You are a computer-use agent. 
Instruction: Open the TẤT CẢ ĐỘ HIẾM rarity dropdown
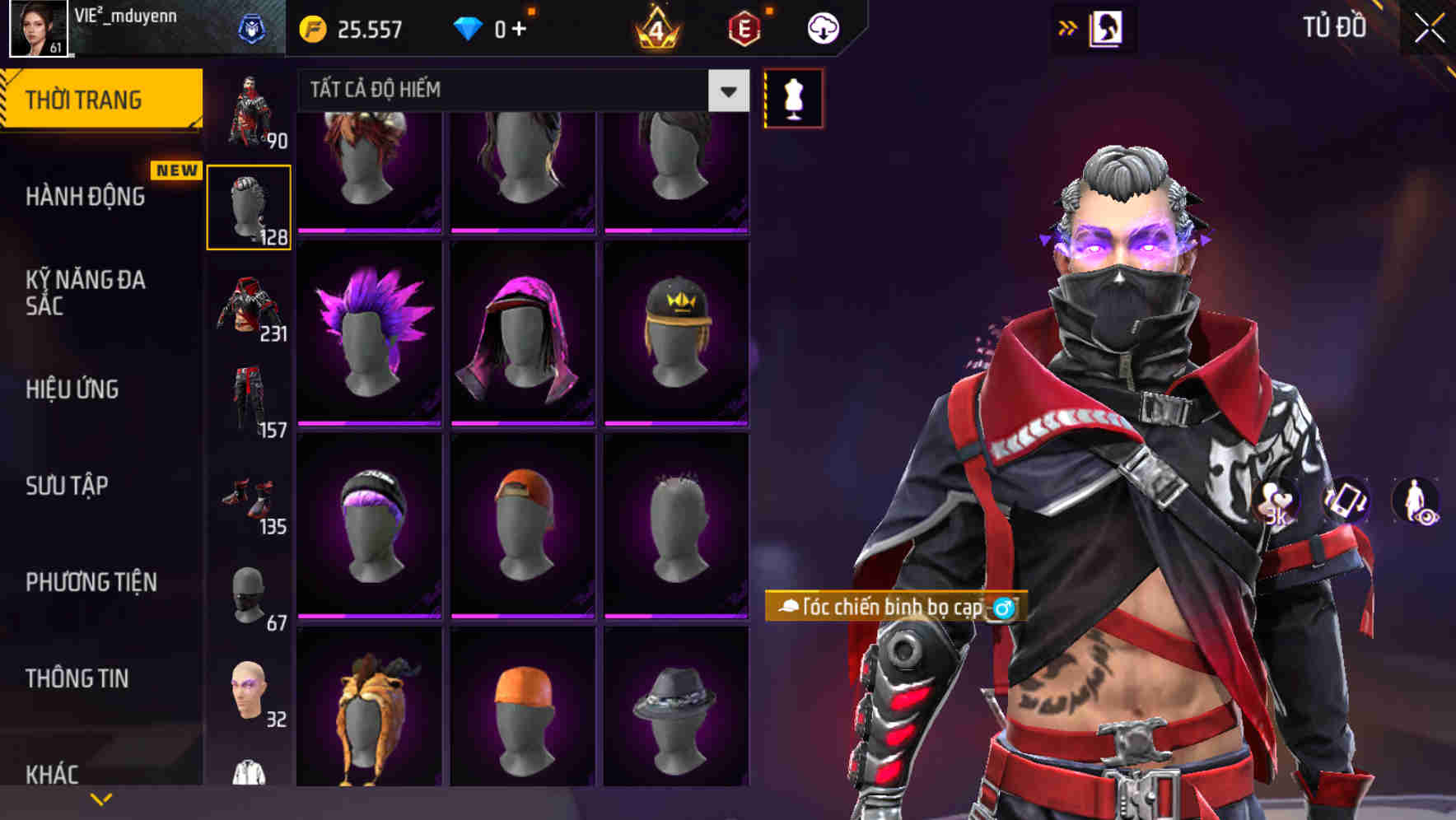click(519, 91)
